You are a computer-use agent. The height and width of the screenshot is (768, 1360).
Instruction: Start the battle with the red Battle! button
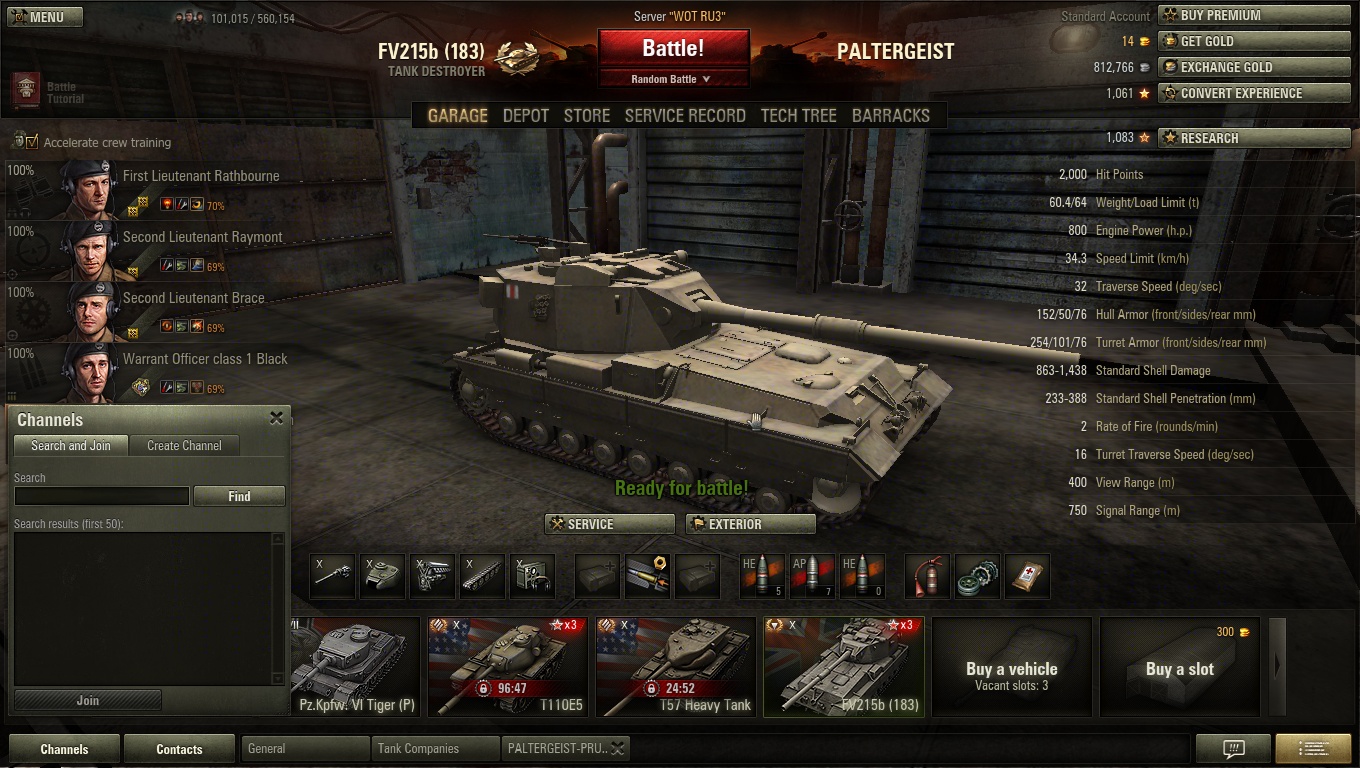[x=673, y=48]
